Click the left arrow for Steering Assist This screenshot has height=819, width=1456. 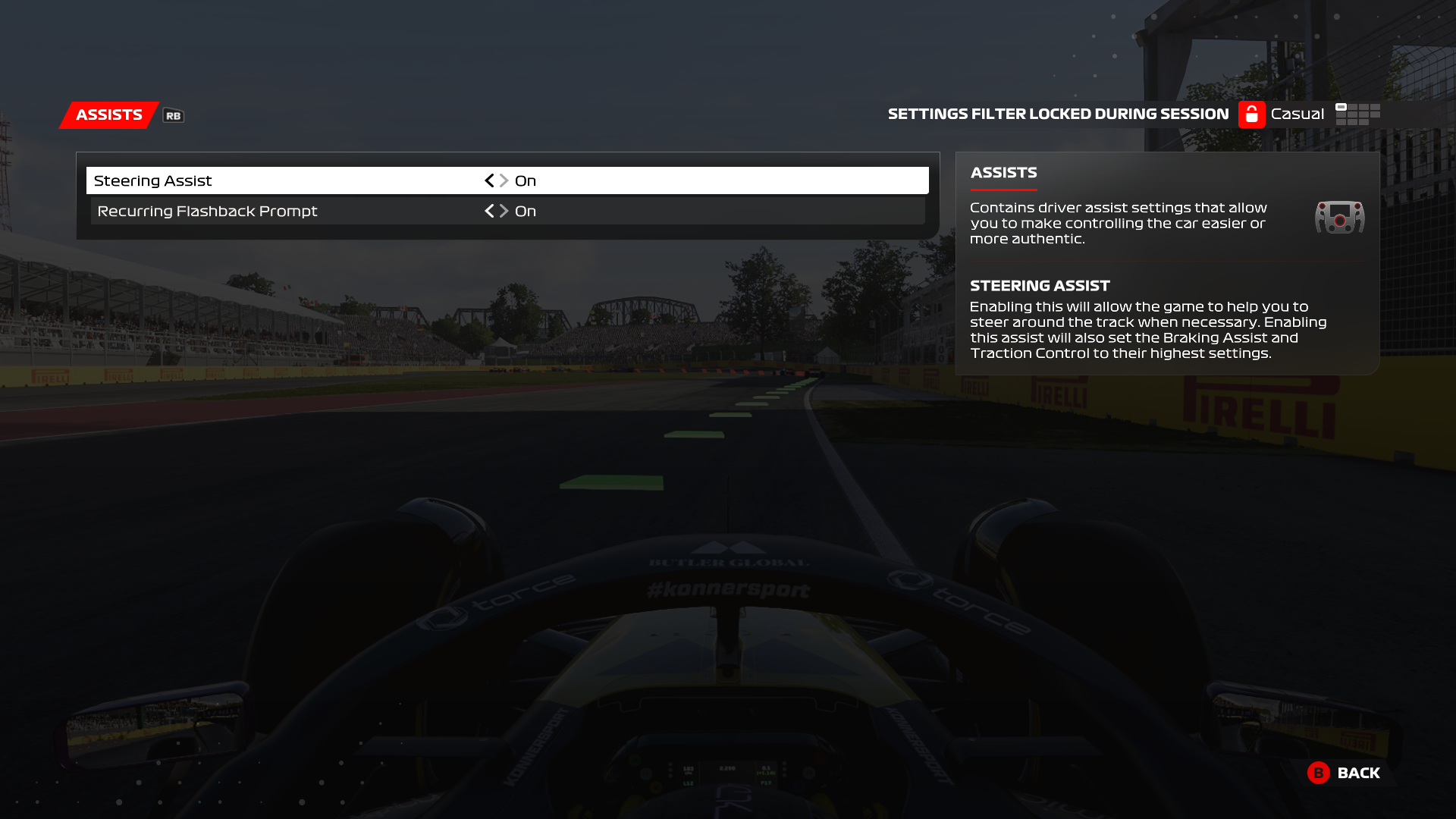coord(489,180)
